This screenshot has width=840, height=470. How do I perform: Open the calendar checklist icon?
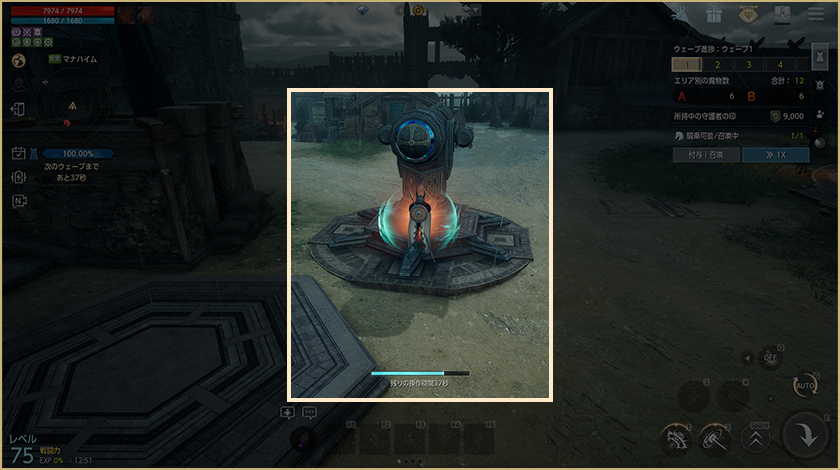pos(19,153)
